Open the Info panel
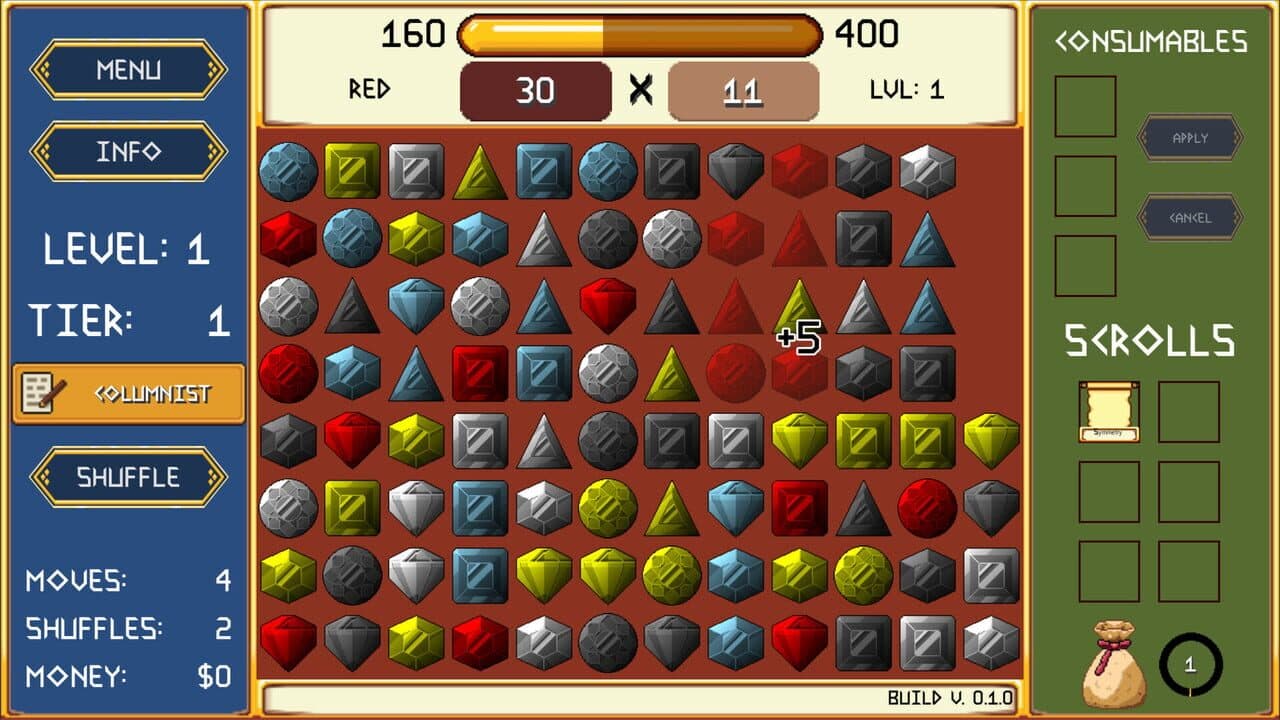 point(127,152)
